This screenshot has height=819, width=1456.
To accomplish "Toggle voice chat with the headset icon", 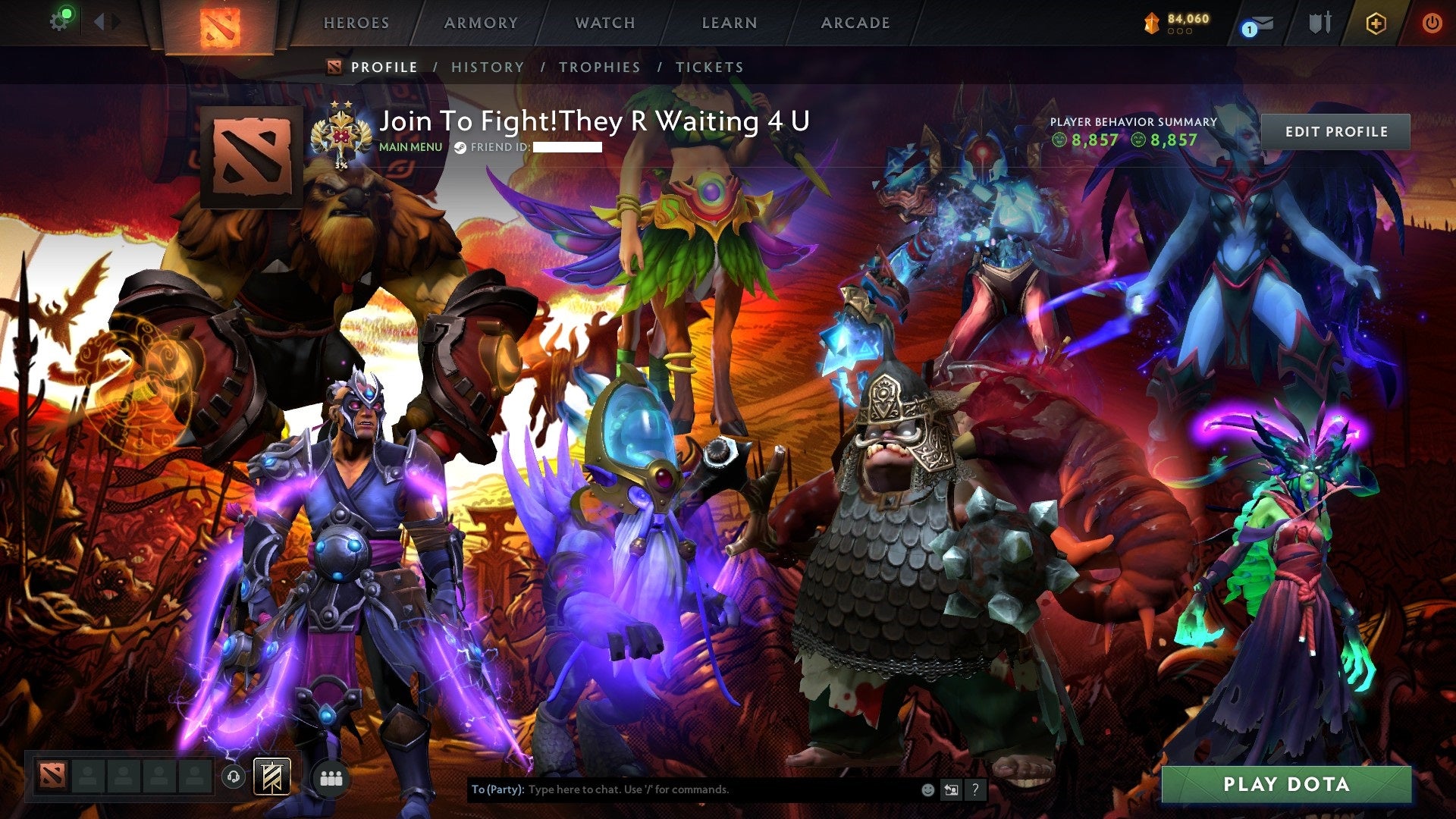I will tap(234, 777).
